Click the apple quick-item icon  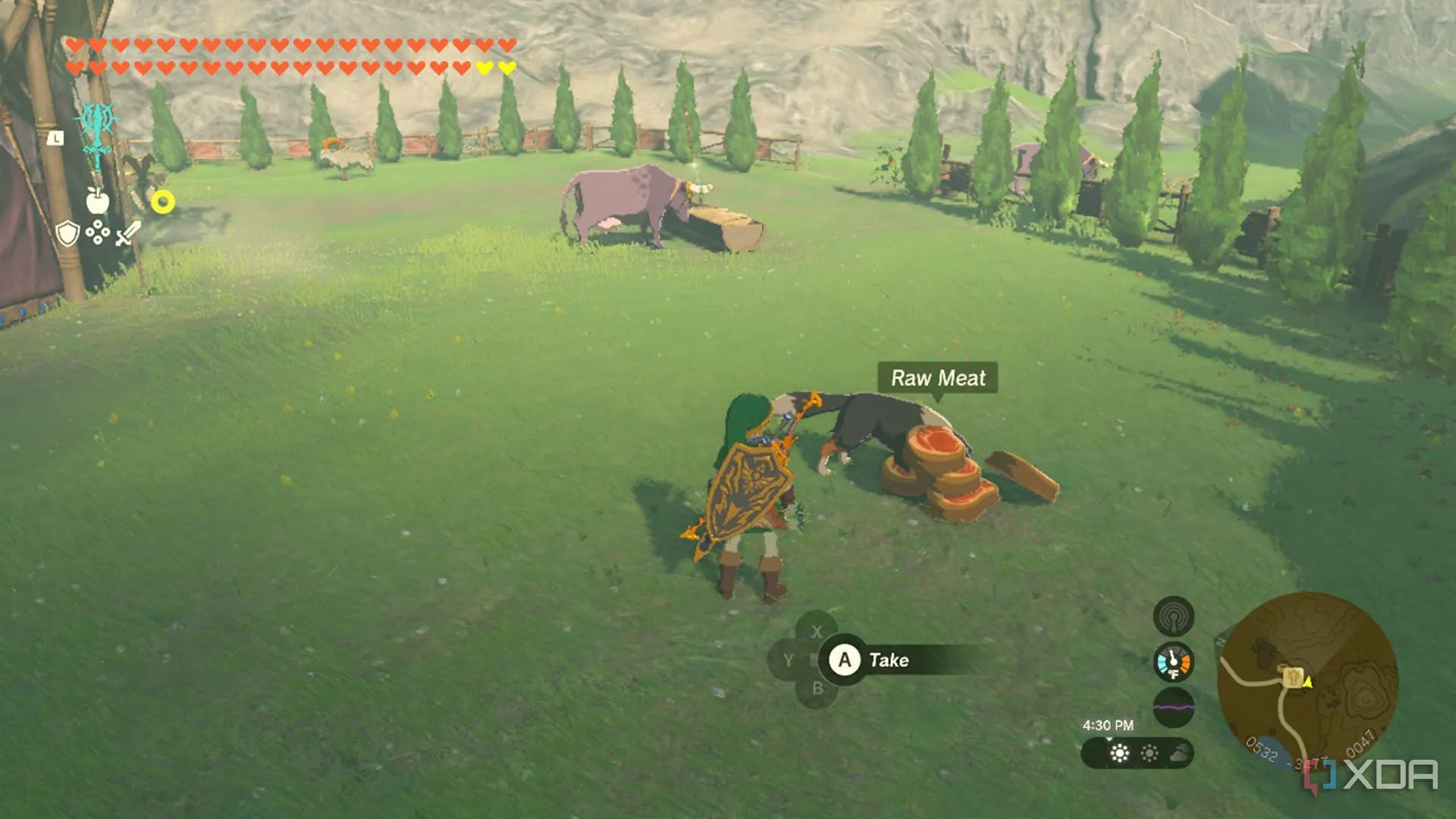[98, 200]
